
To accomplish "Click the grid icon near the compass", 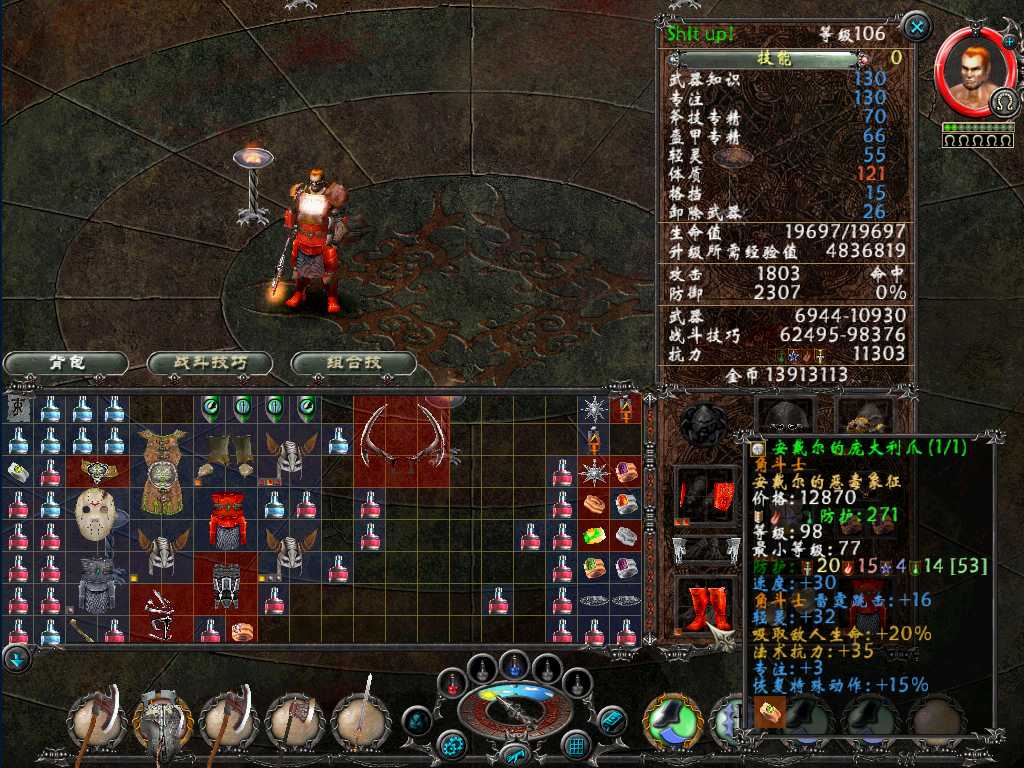I will pos(575,744).
